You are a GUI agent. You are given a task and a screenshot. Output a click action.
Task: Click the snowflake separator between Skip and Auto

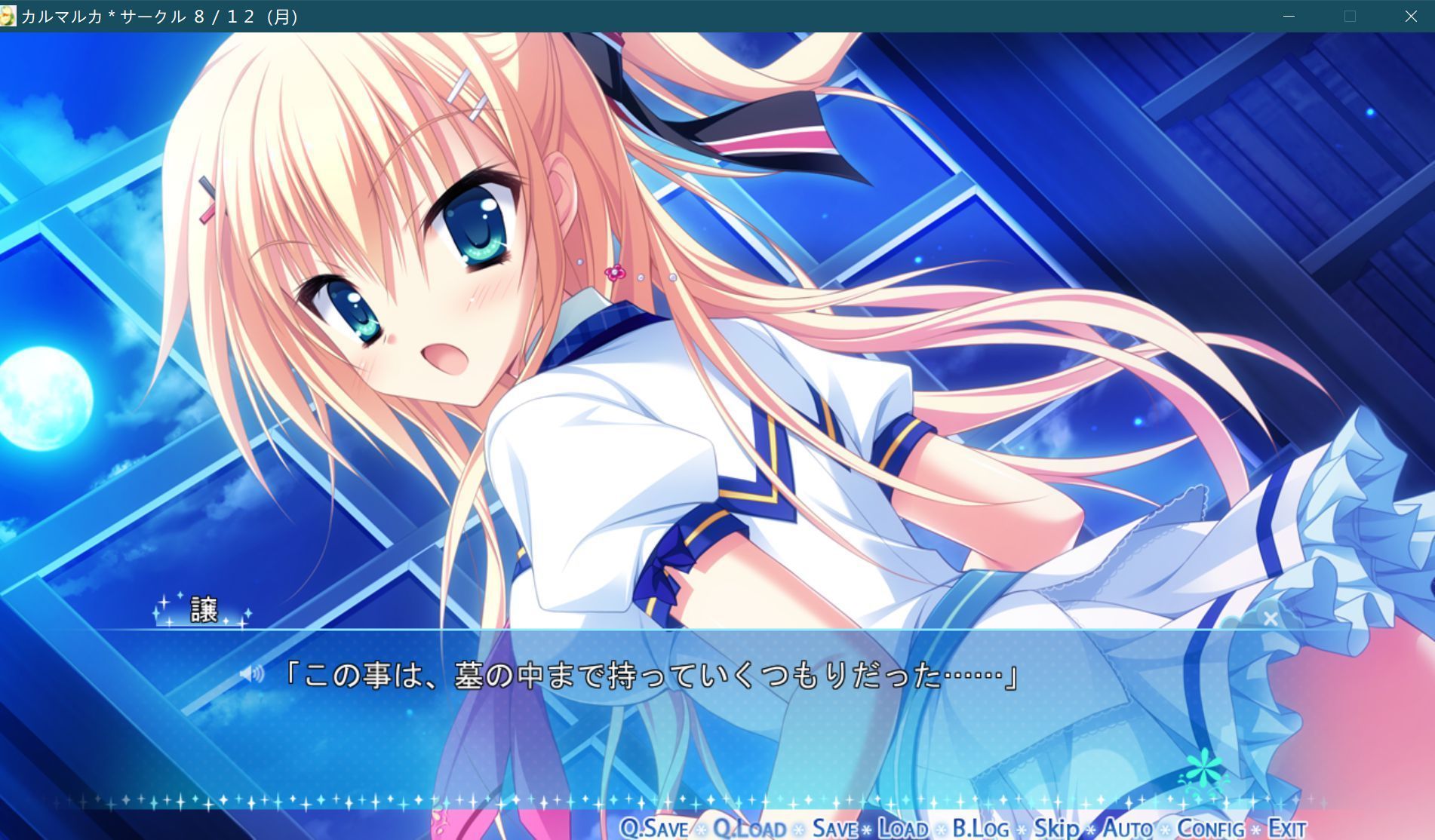[x=1091, y=826]
